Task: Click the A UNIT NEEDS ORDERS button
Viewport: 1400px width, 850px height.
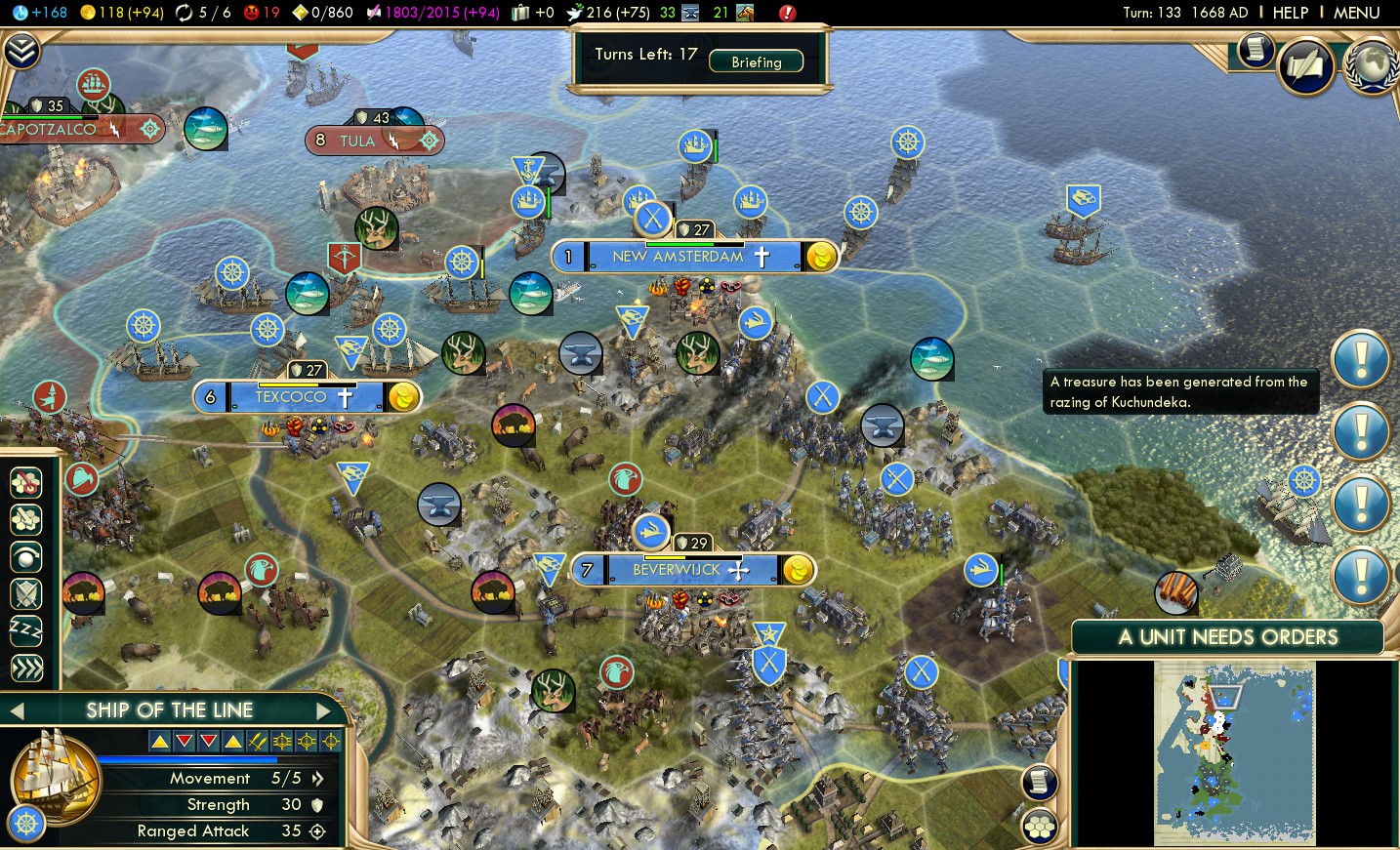Action: click(1227, 637)
